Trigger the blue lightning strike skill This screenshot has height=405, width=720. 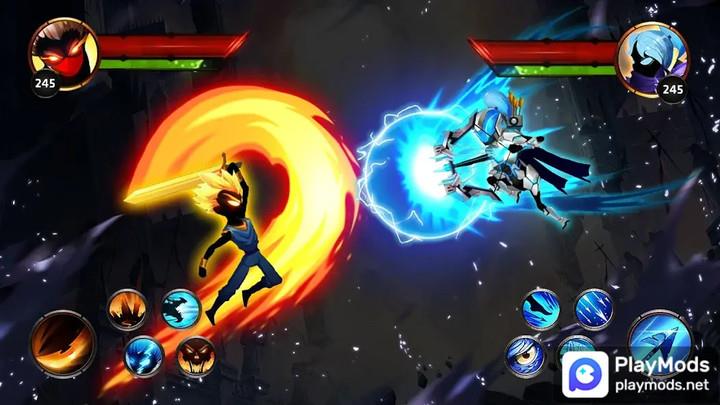(x=145, y=354)
